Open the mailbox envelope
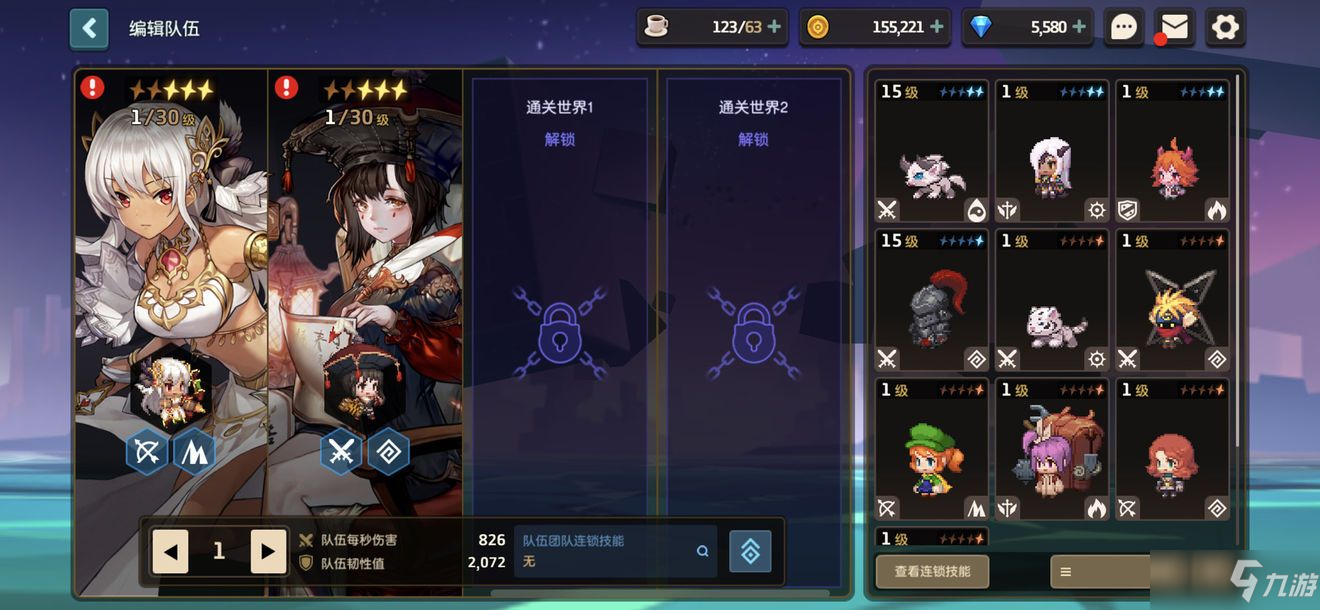The width and height of the screenshot is (1320, 610). [x=1175, y=27]
